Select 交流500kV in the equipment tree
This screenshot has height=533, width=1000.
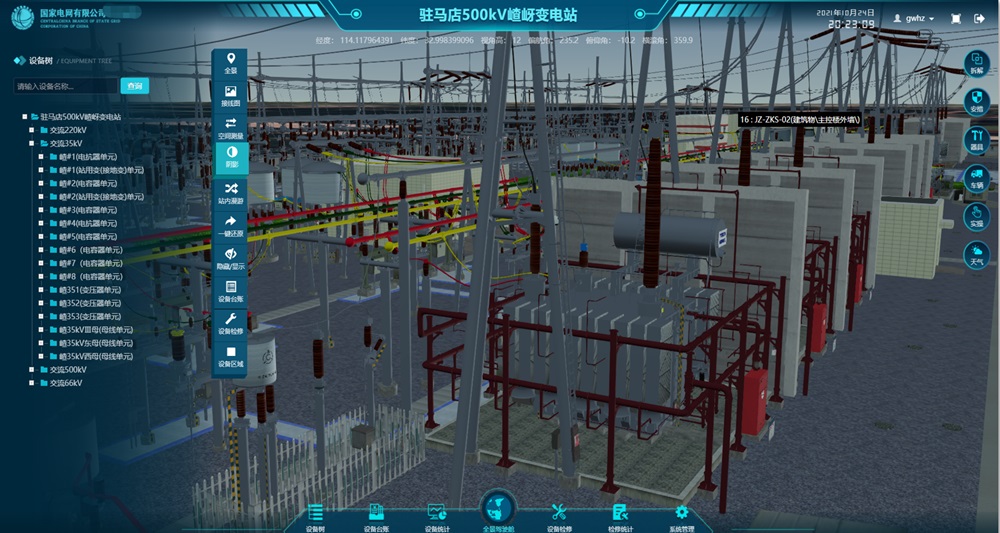[68, 369]
